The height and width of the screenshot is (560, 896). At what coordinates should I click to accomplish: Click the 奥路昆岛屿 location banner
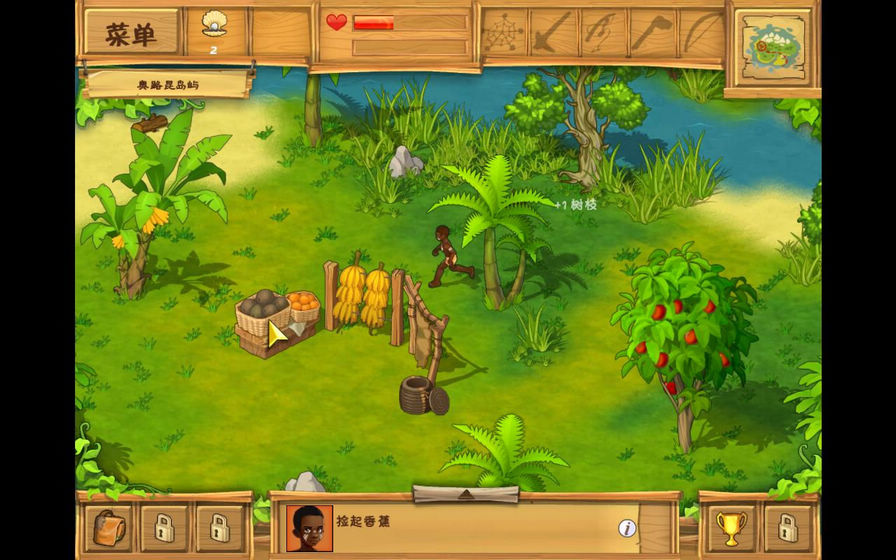(167, 85)
